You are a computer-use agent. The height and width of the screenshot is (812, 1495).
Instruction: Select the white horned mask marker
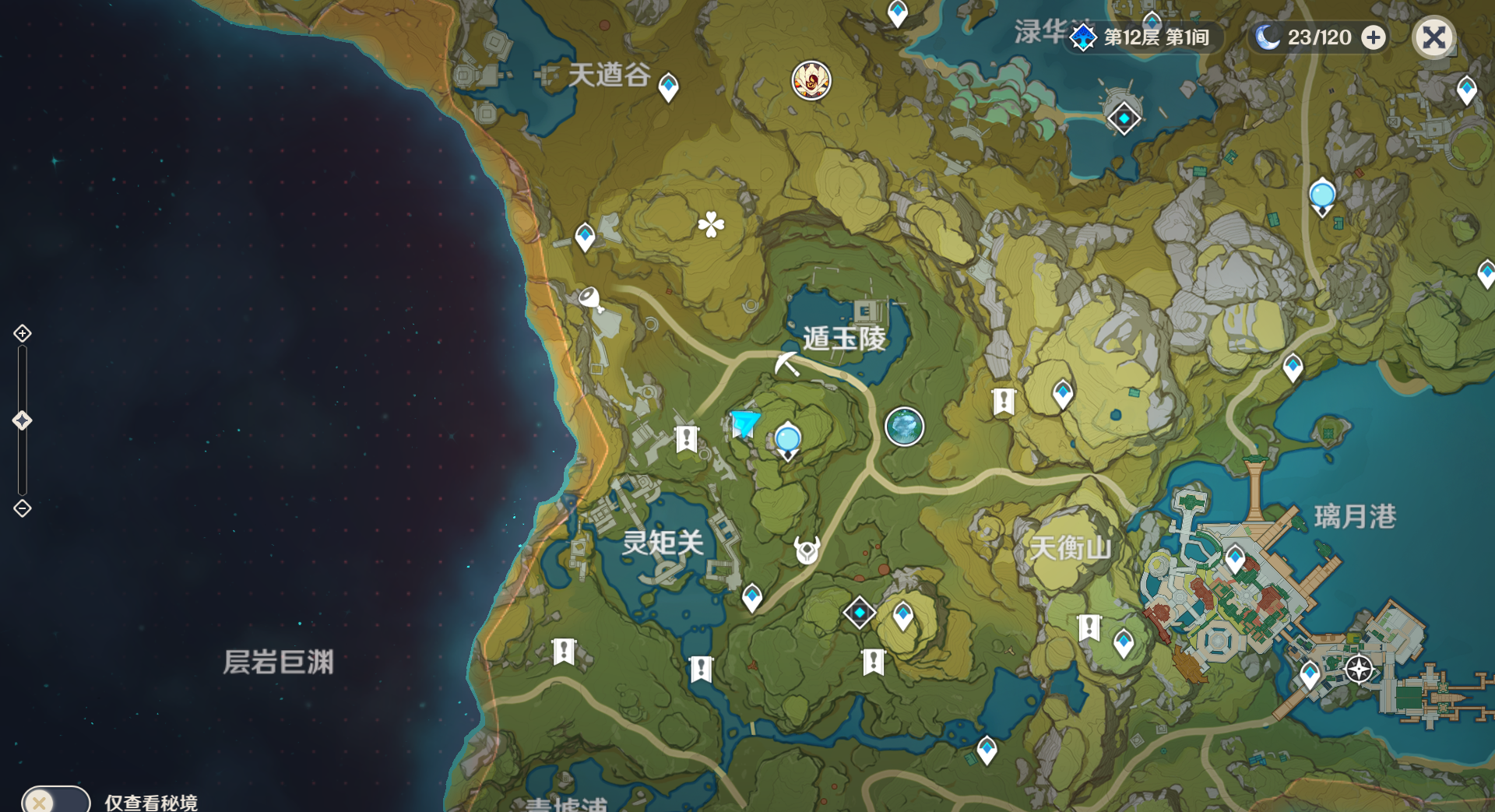click(807, 550)
